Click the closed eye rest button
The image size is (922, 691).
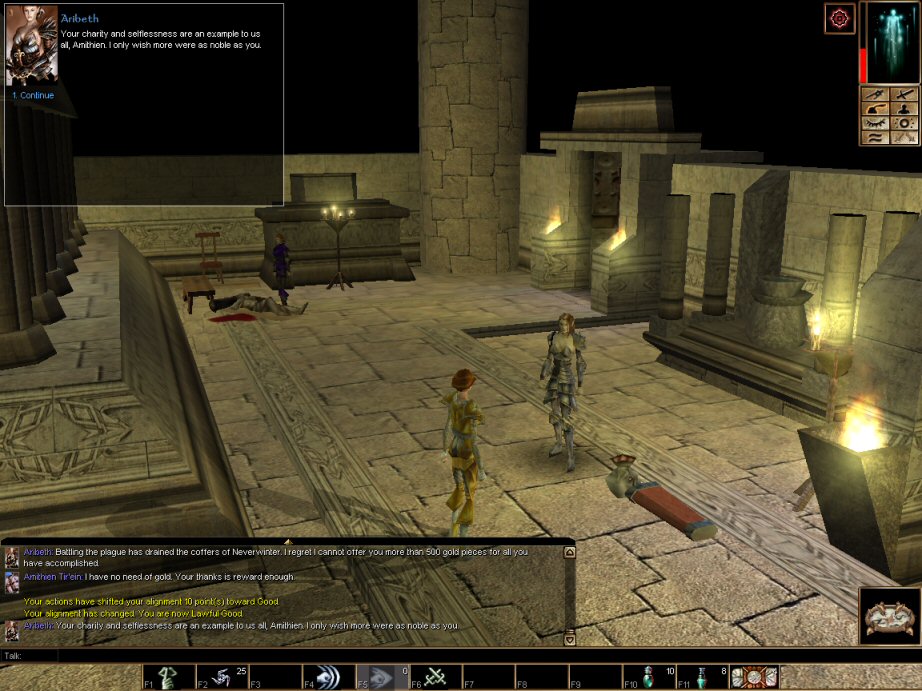(875, 124)
